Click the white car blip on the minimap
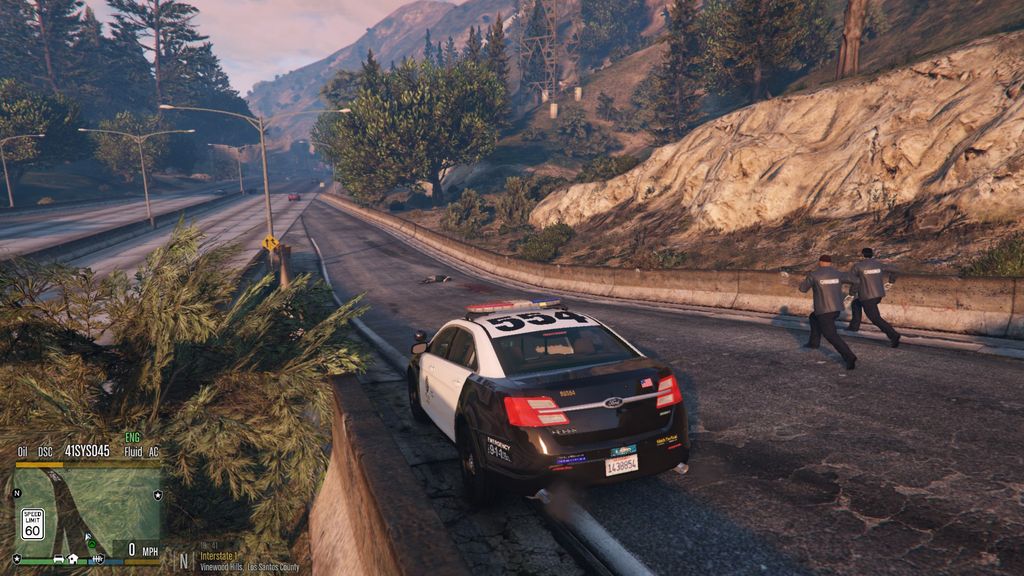 pyautogui.click(x=58, y=558)
